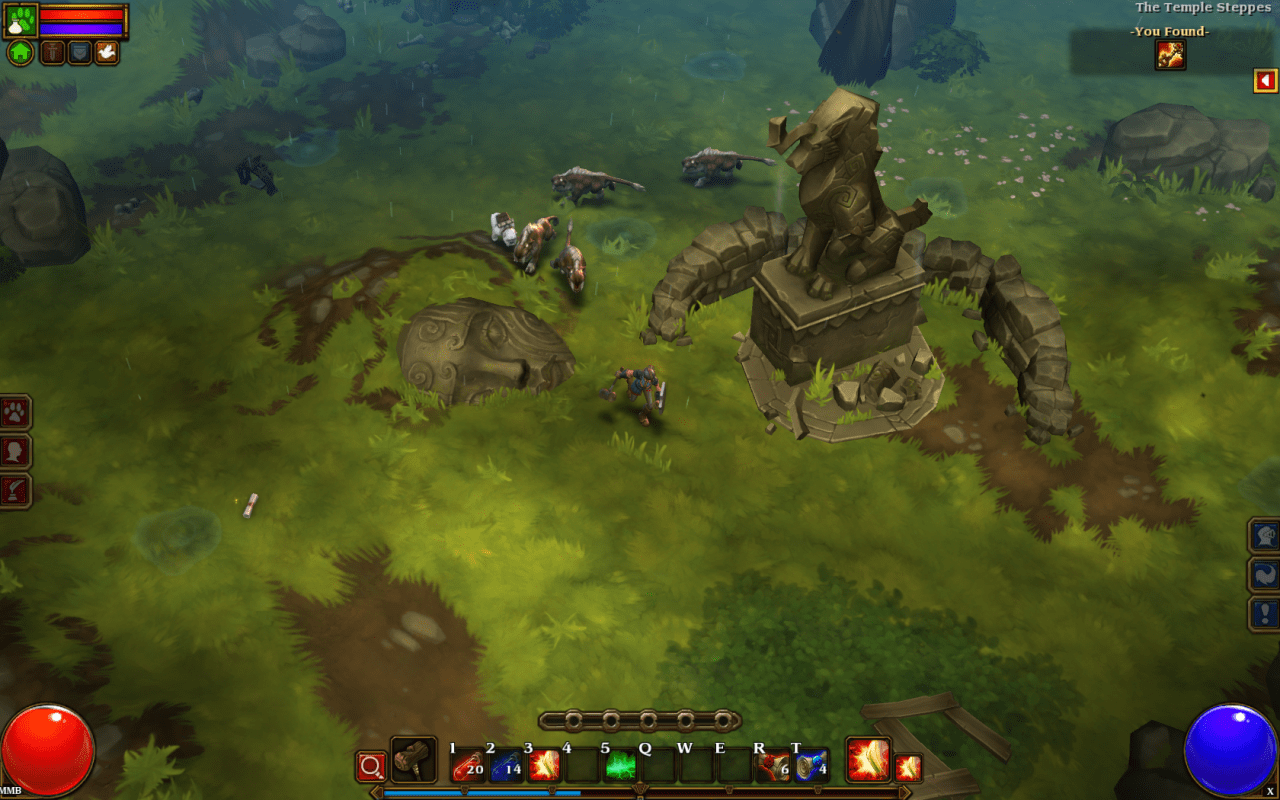Click the character icon on the left sidebar
Screen dimensions: 1280x800
point(12,449)
